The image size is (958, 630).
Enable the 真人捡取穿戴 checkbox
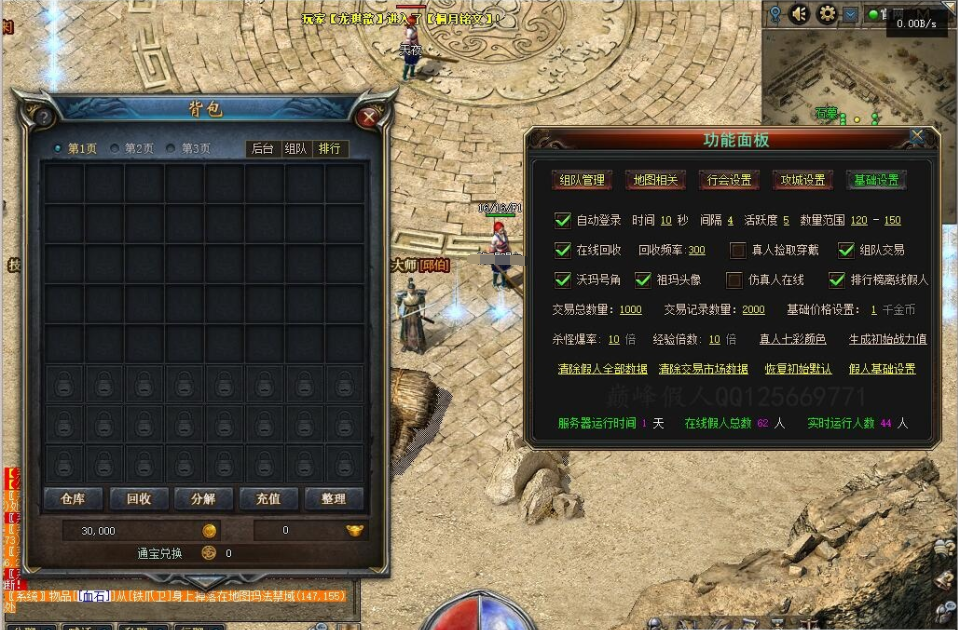pyautogui.click(x=738, y=250)
